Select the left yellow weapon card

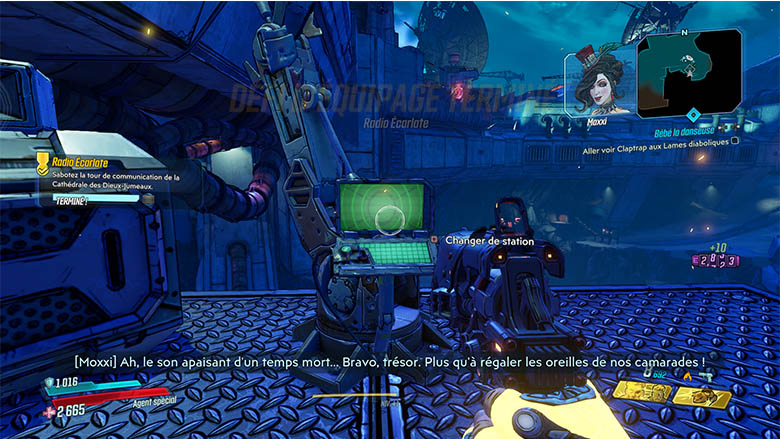tap(643, 391)
